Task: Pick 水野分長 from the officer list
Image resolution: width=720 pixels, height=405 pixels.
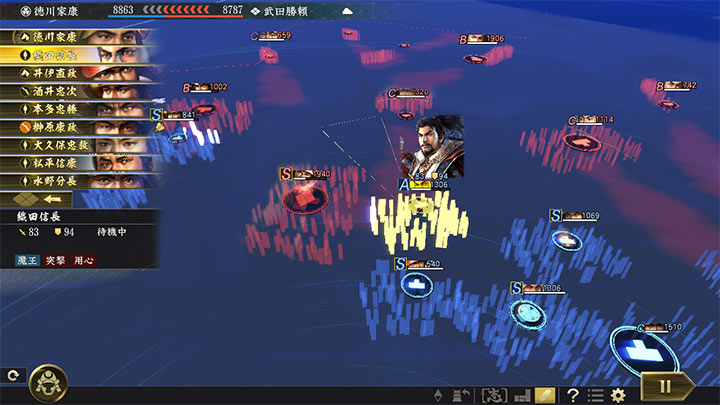Action: [x=78, y=181]
